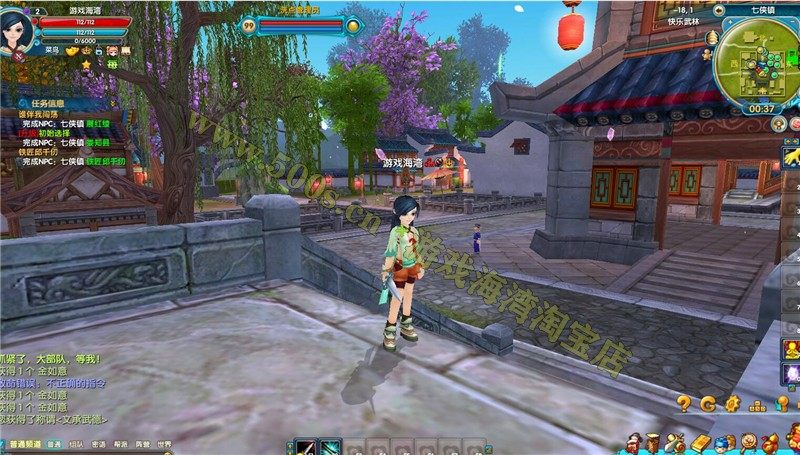Screen dimensions: 800x455
Task: Switch to the 帮派 guild channel
Action: (x=120, y=443)
